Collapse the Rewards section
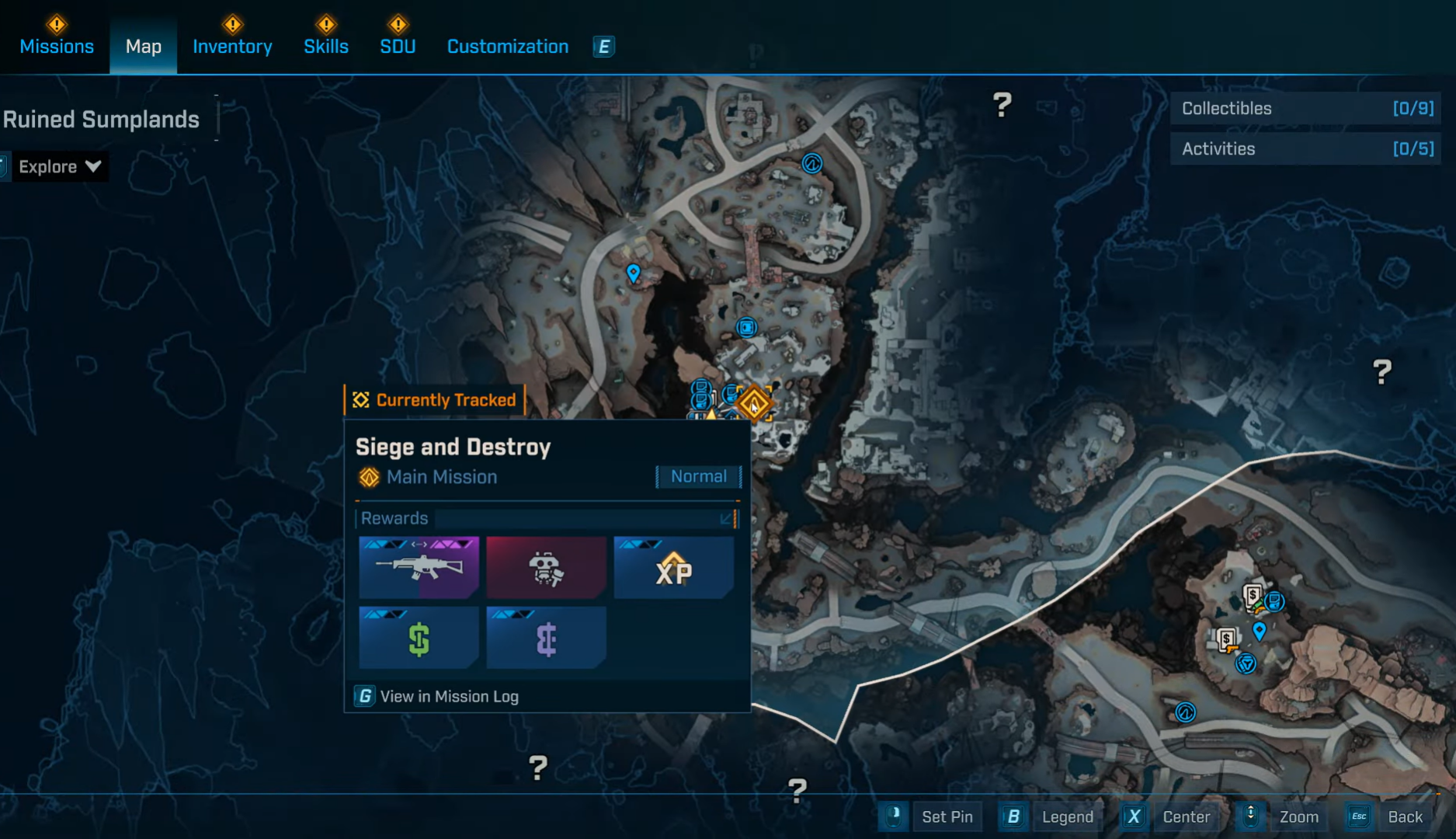The width and height of the screenshot is (1456, 839). click(x=726, y=518)
